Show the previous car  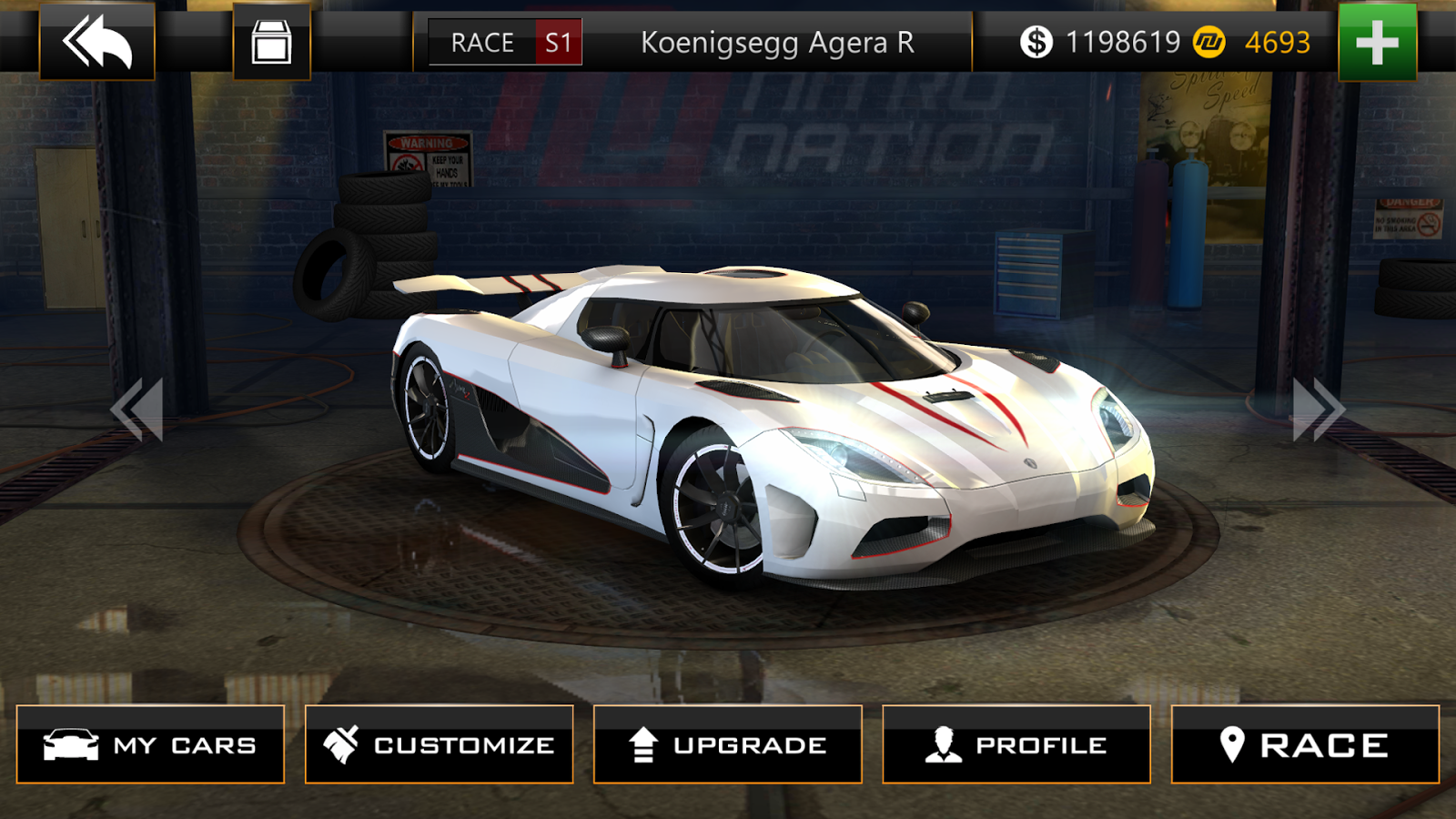tap(137, 409)
